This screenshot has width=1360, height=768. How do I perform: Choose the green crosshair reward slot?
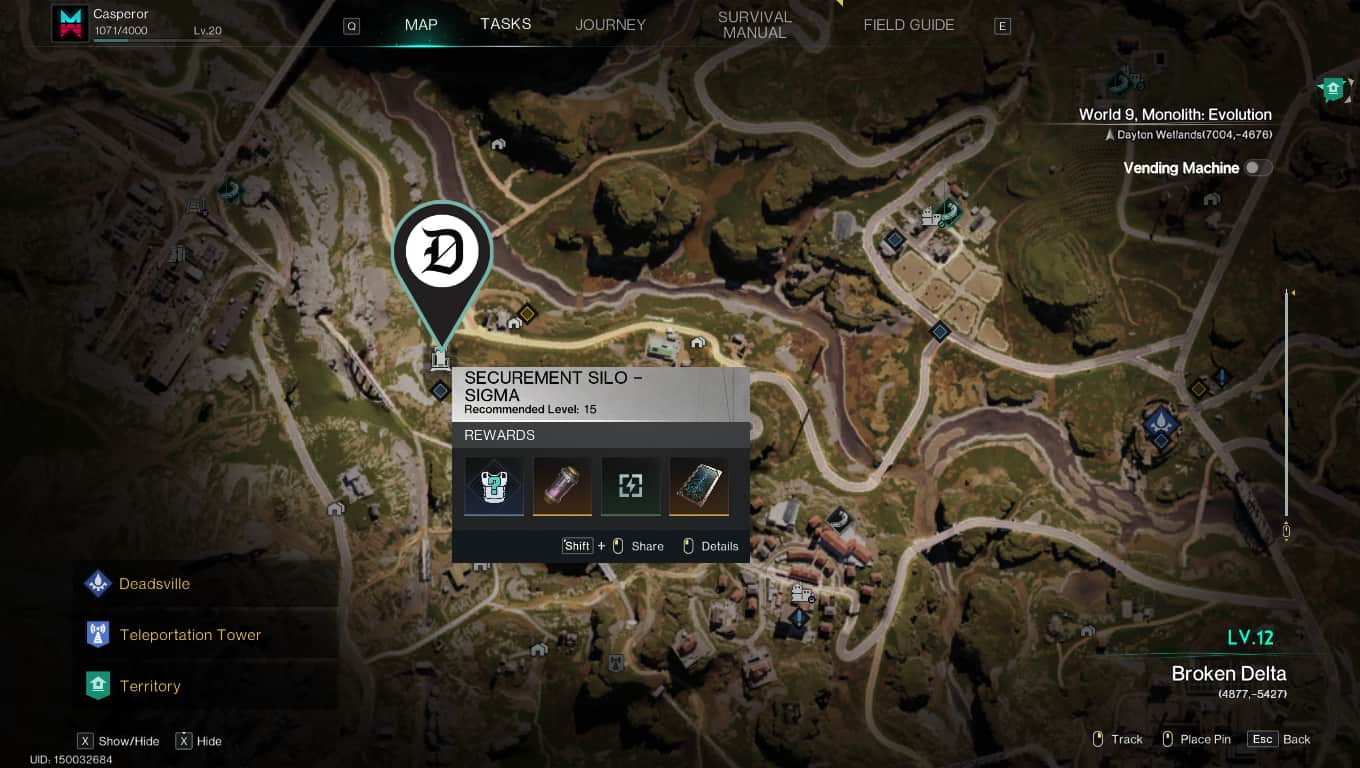pos(630,487)
